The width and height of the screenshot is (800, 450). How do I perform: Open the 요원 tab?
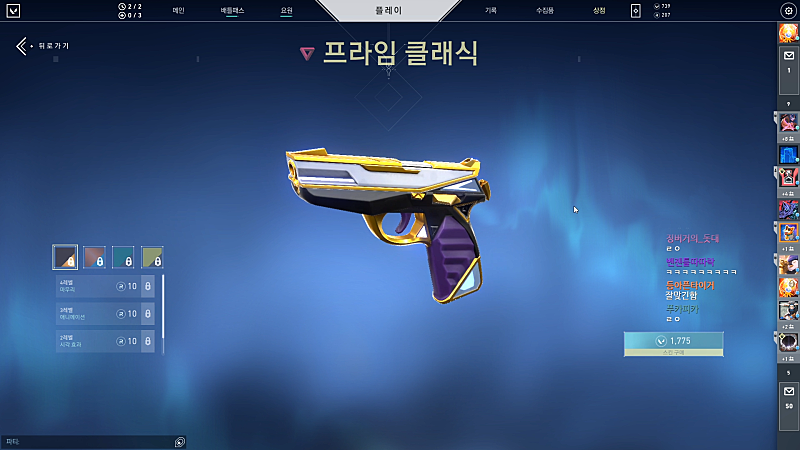(x=287, y=10)
